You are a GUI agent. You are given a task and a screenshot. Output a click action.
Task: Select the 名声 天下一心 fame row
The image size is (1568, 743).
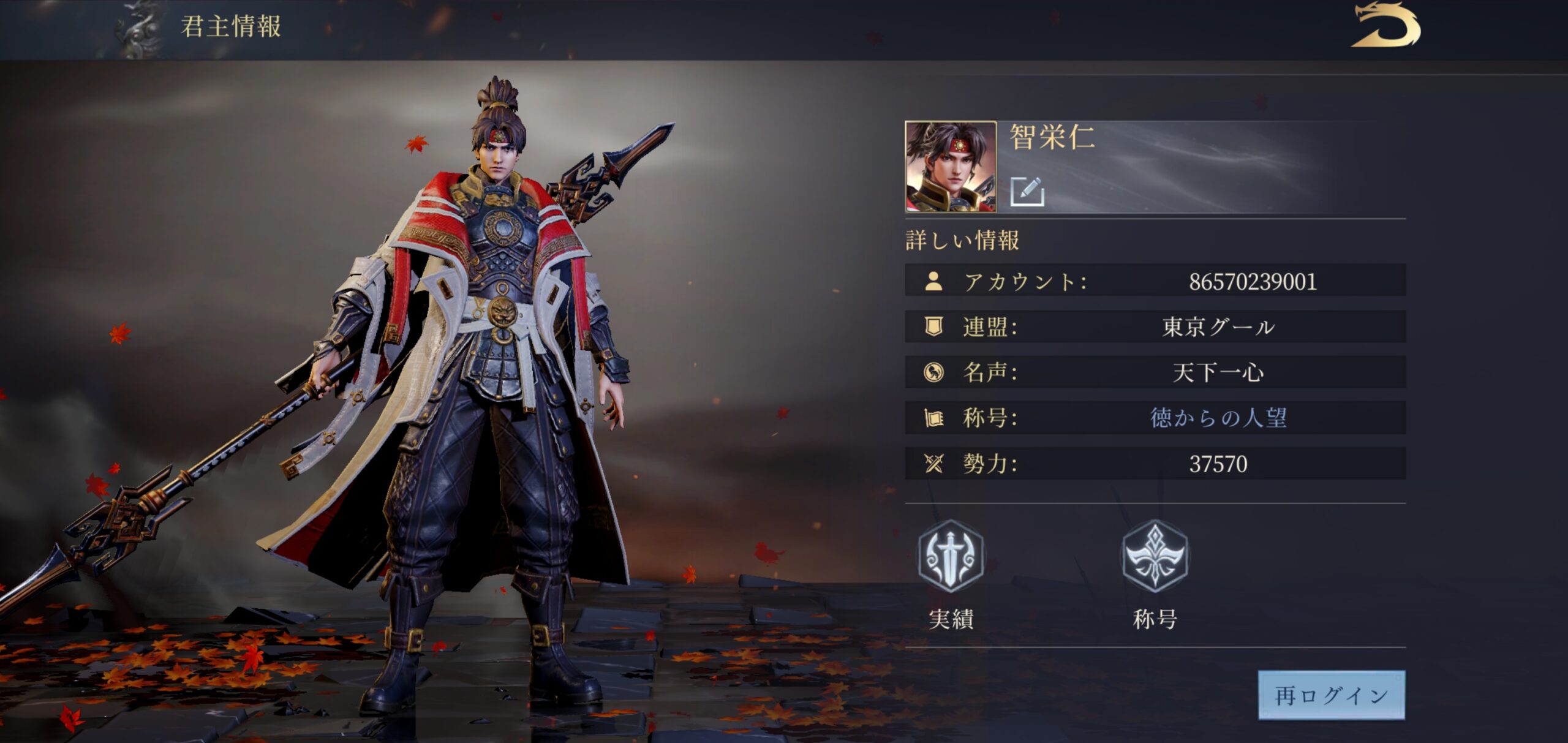tap(1155, 372)
